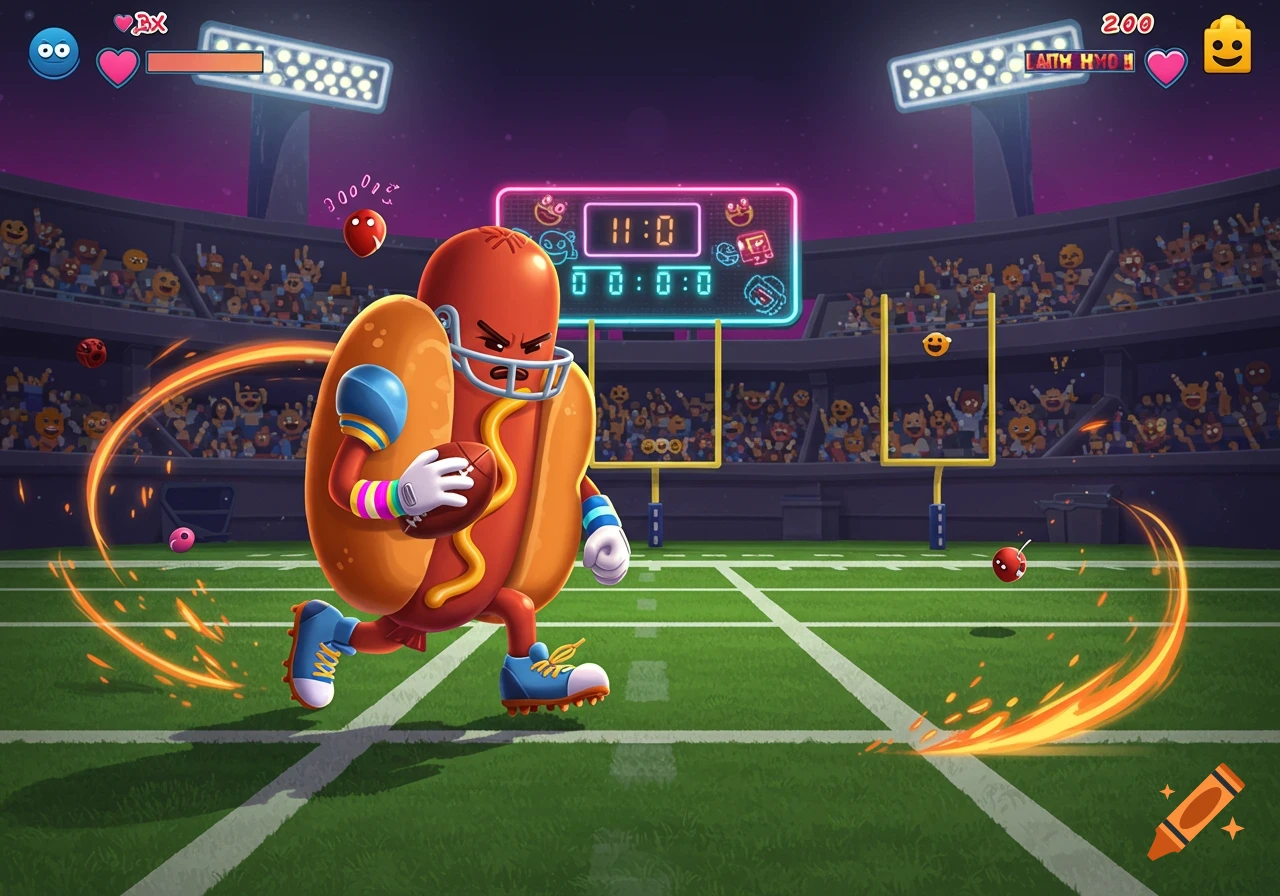Screen dimensions: 1280x896
Task: Expand the teal 0:0:0 score counter
Action: click(x=640, y=282)
